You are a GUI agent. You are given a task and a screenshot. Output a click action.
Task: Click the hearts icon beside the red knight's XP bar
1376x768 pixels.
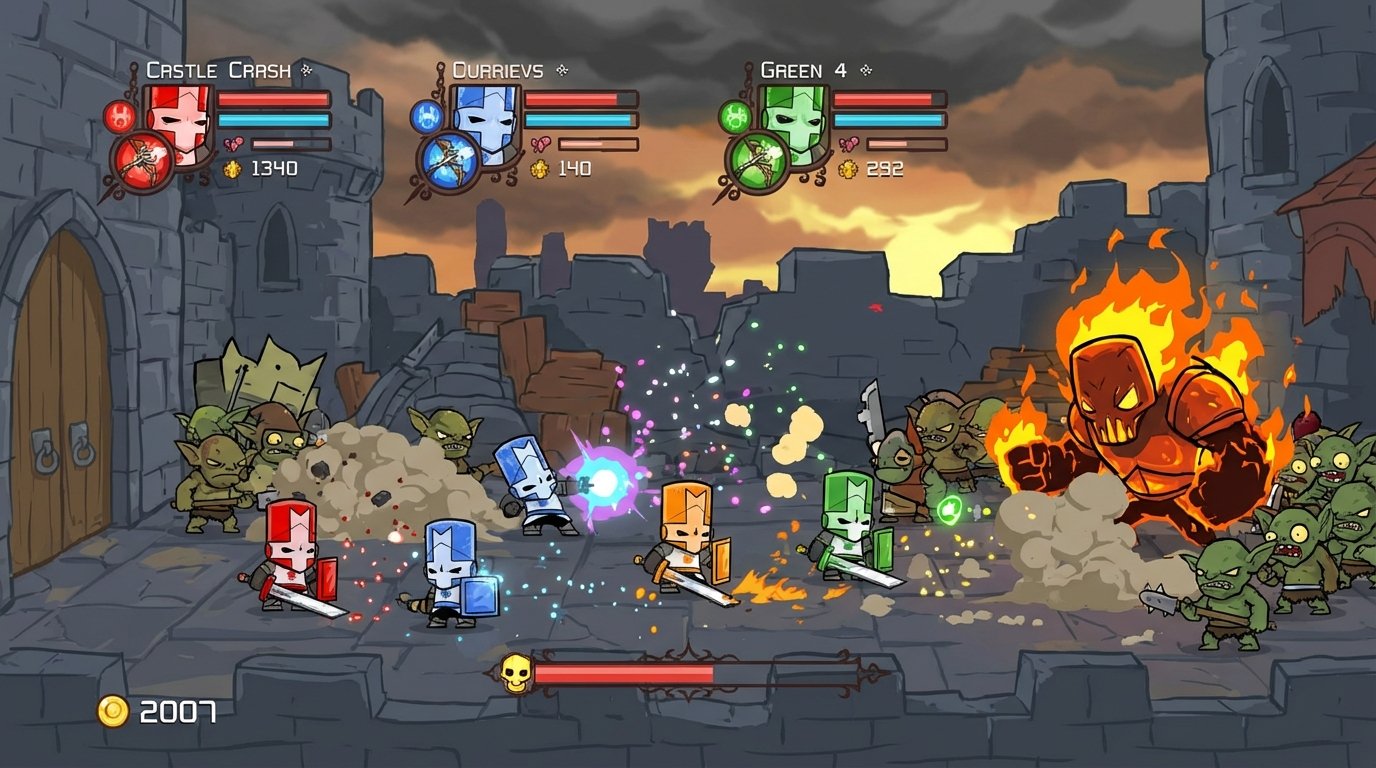pos(233,143)
